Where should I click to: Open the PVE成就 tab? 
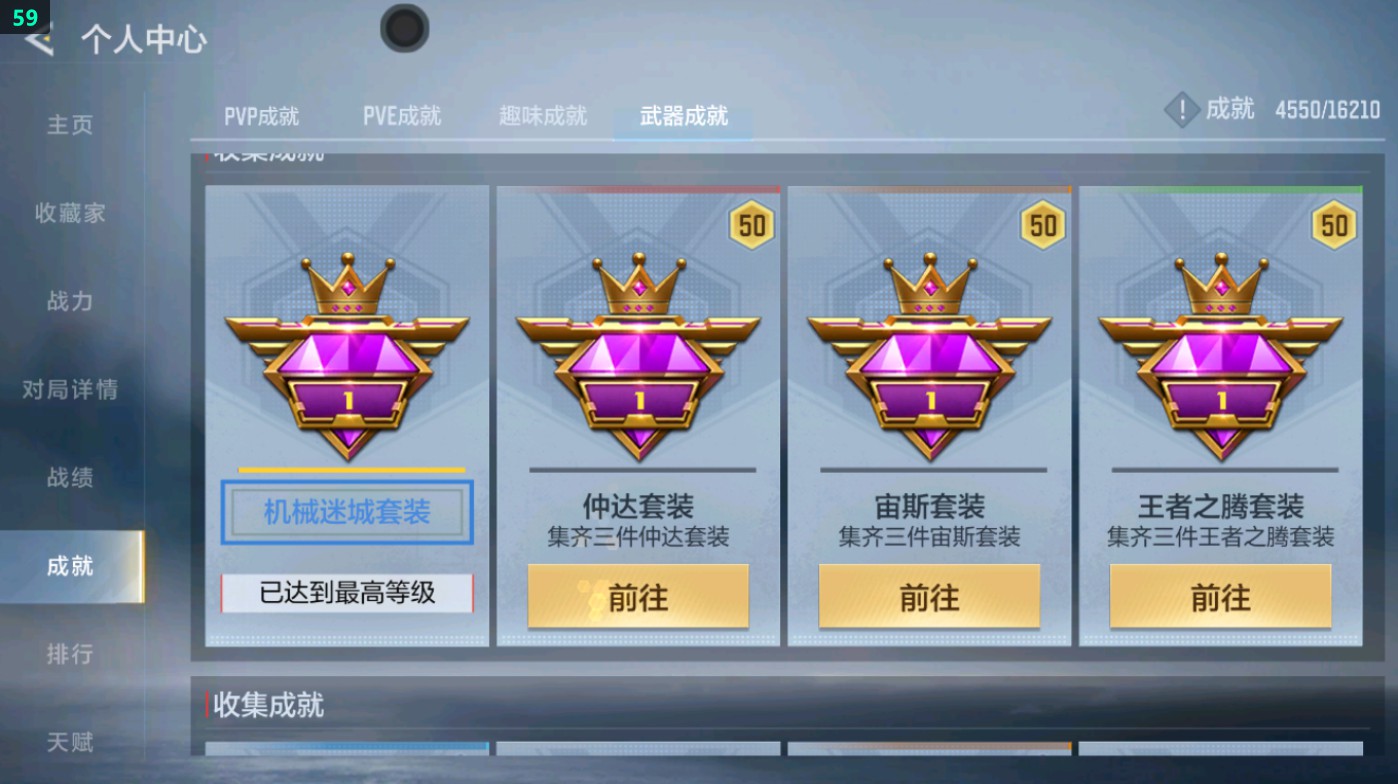click(403, 115)
